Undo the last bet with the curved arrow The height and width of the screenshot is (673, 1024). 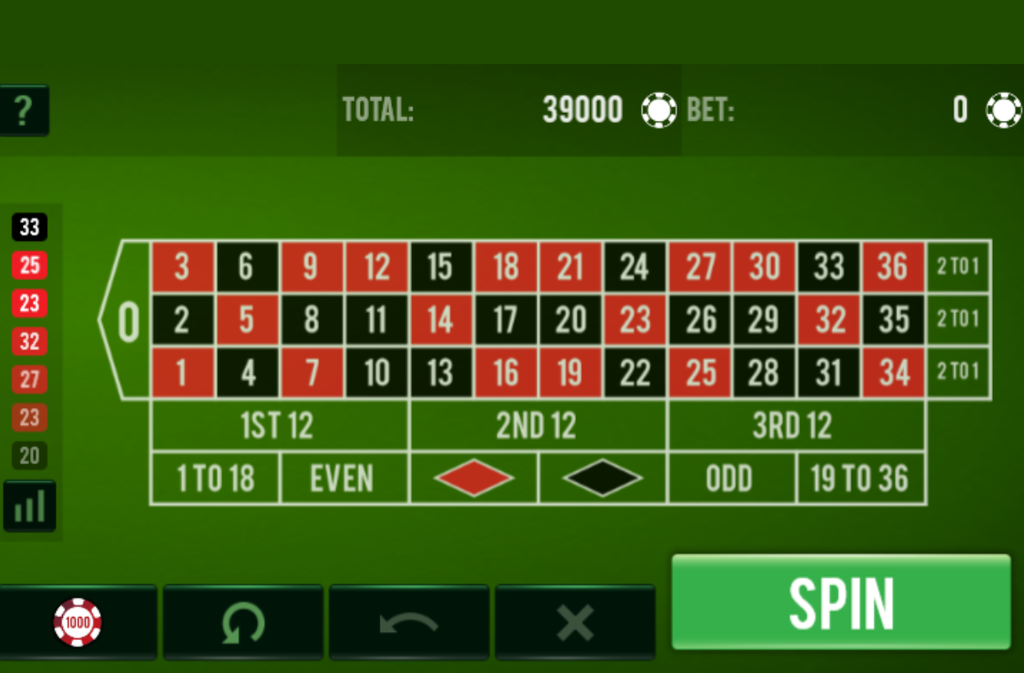[x=409, y=622]
